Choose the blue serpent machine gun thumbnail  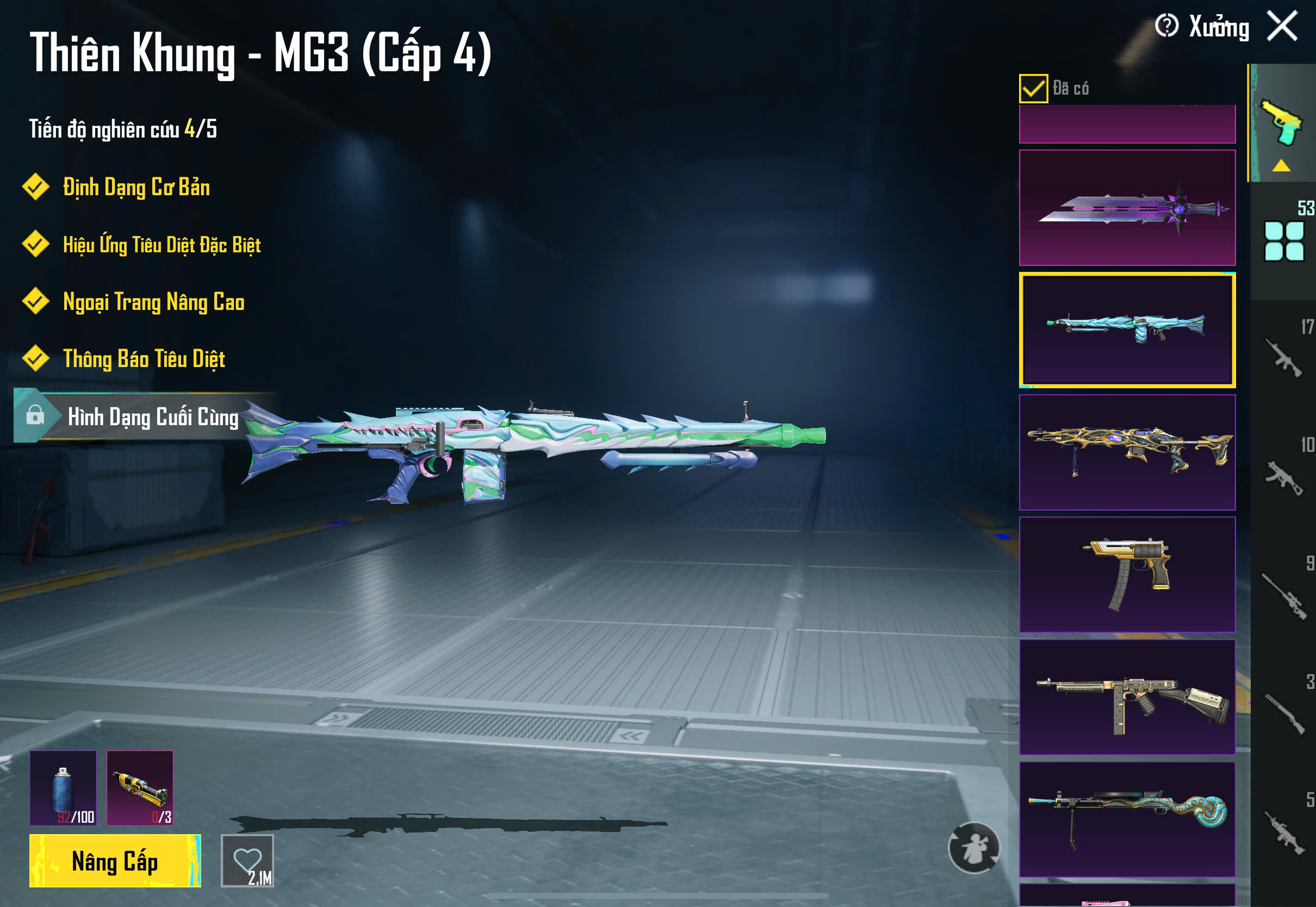1127,818
